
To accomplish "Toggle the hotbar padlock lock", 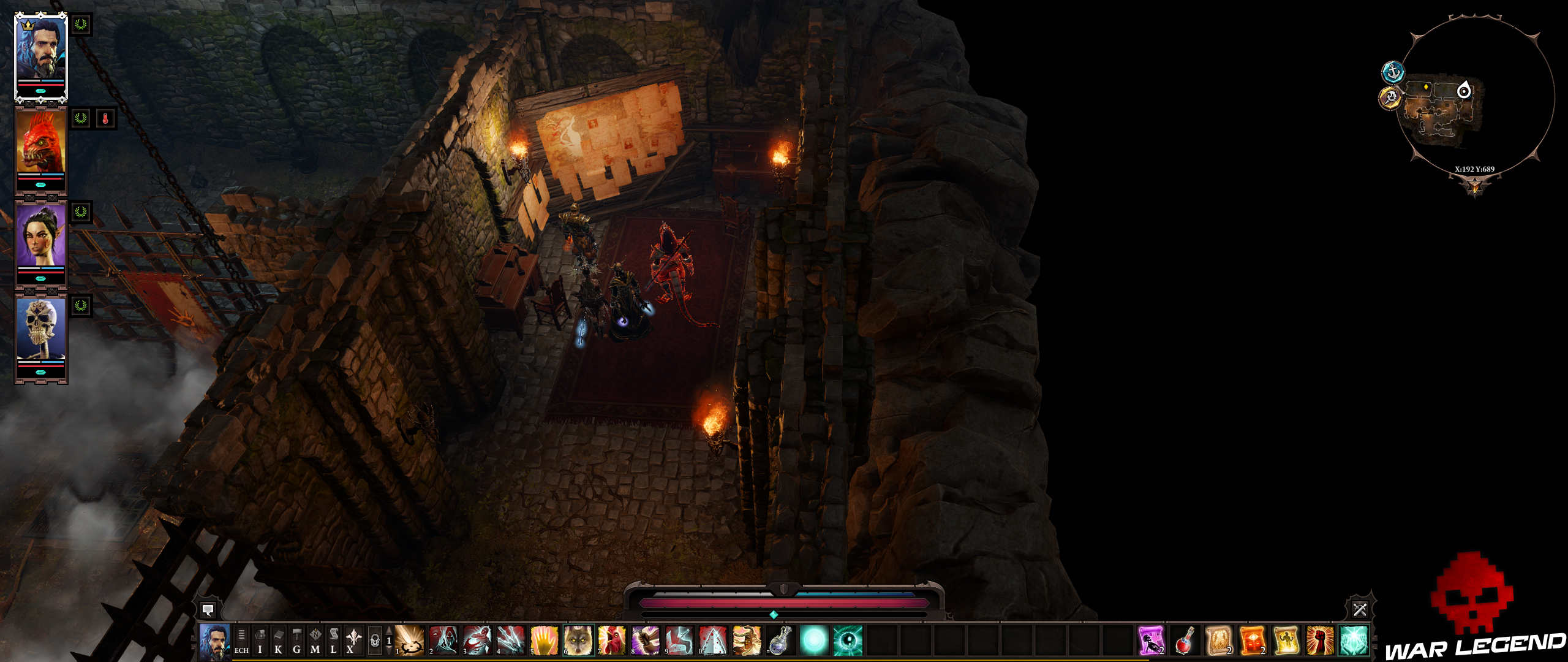I will point(375,641).
